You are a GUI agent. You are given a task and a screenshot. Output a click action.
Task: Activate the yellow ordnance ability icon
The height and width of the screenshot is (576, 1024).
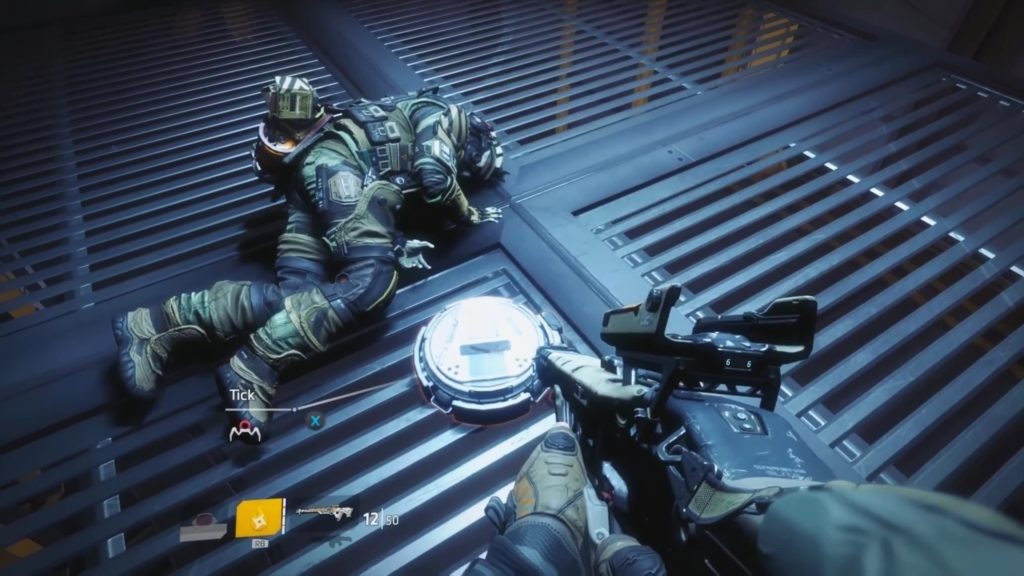pyautogui.click(x=259, y=517)
